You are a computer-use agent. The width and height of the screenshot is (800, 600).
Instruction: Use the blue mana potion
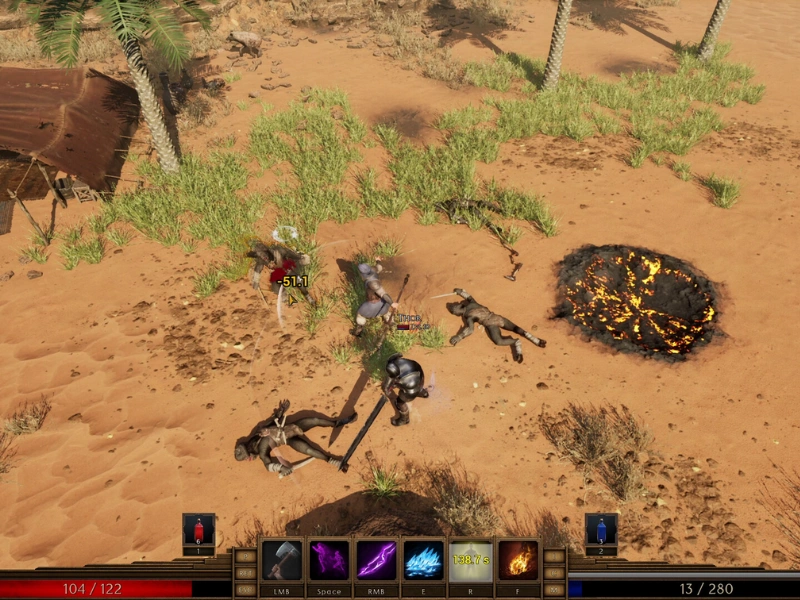[x=601, y=529]
